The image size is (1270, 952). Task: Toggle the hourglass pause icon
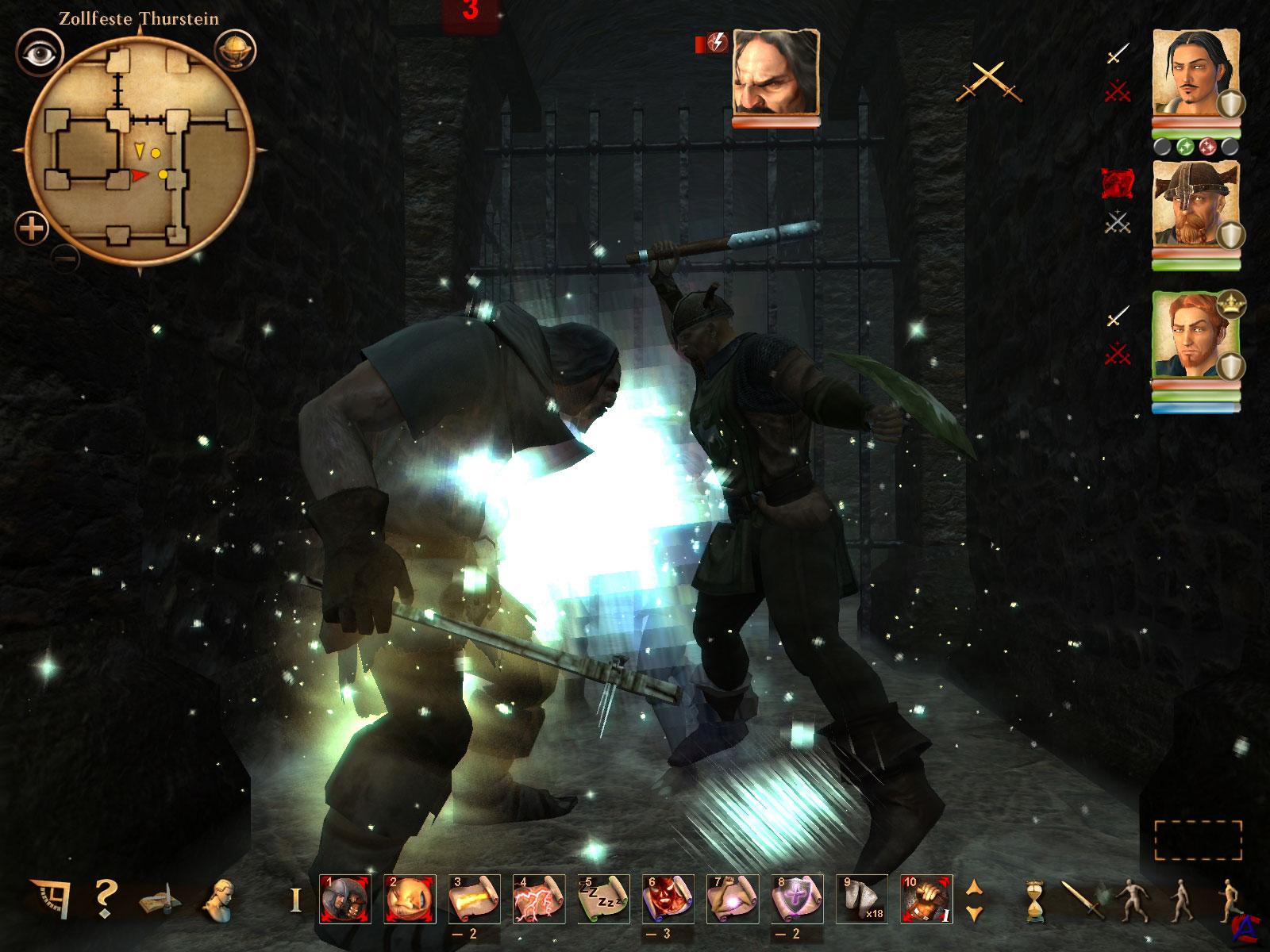click(x=1033, y=900)
